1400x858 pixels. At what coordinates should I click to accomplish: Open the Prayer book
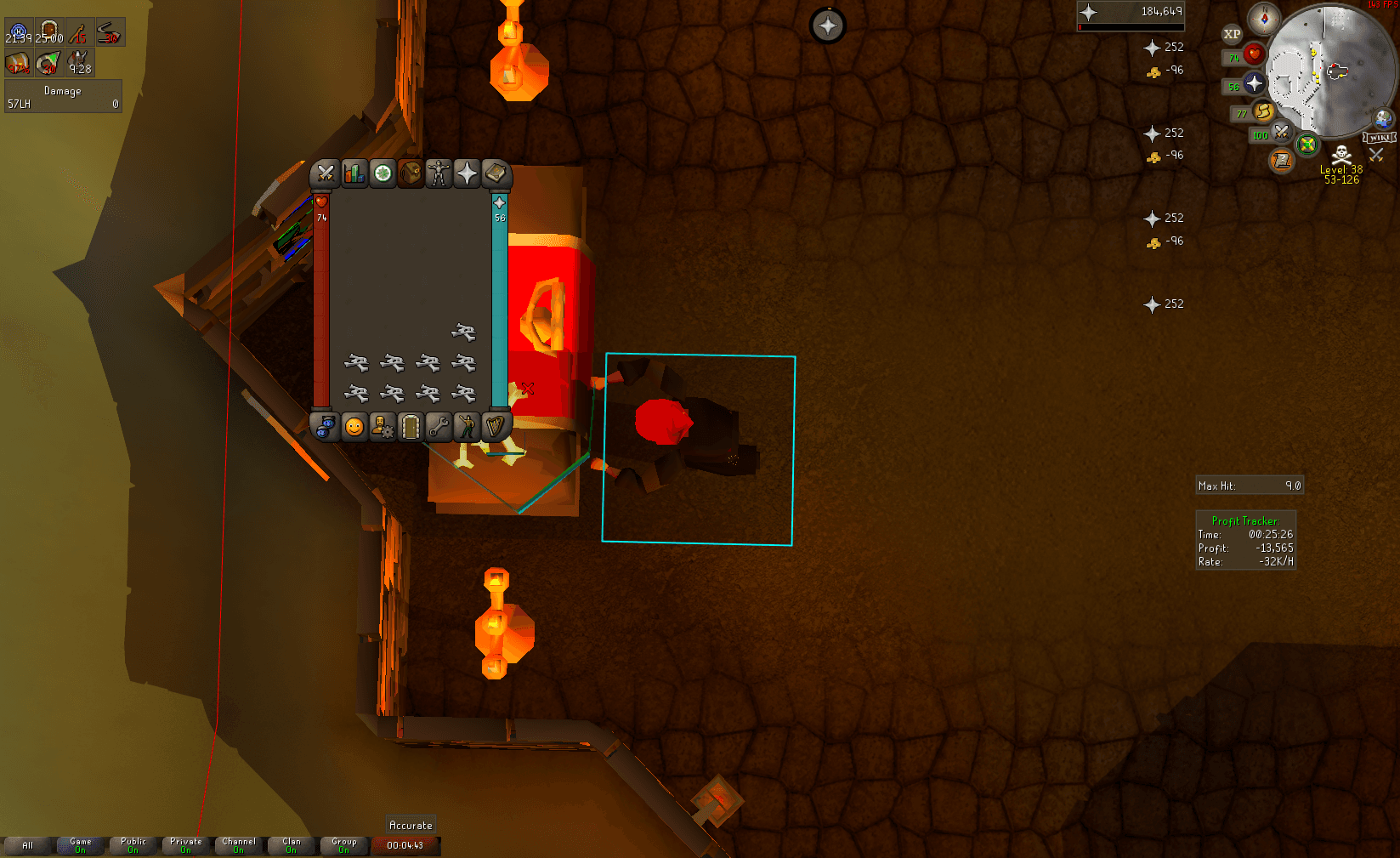(468, 174)
